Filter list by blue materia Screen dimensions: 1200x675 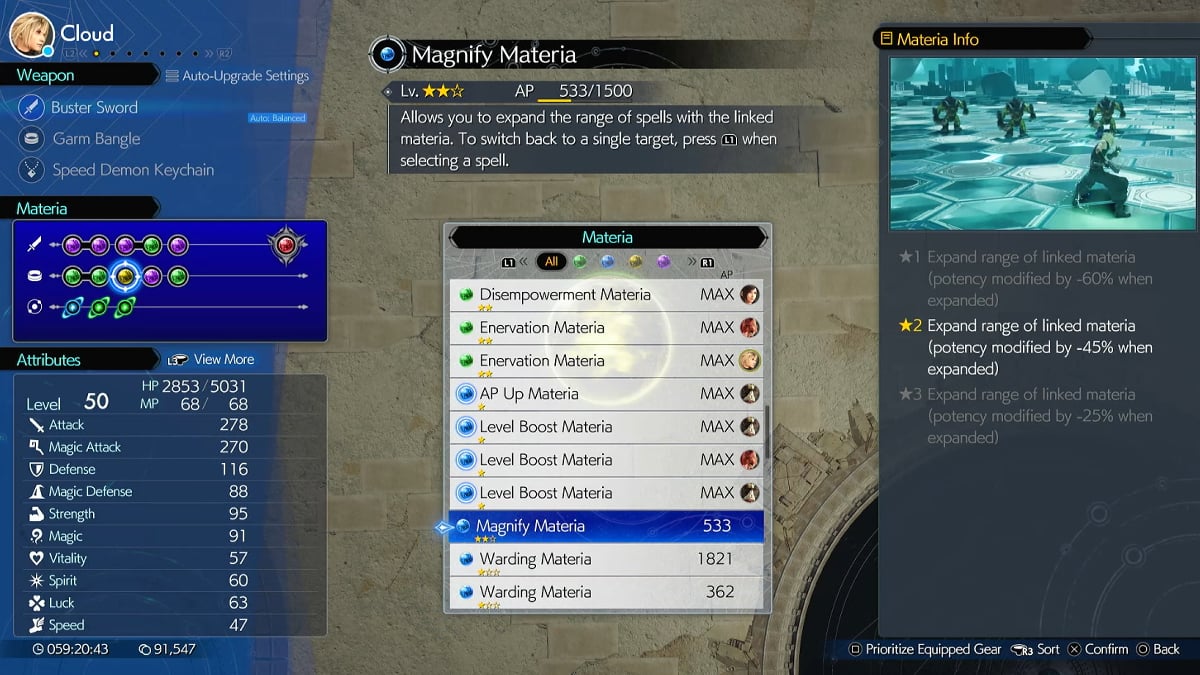coord(607,262)
